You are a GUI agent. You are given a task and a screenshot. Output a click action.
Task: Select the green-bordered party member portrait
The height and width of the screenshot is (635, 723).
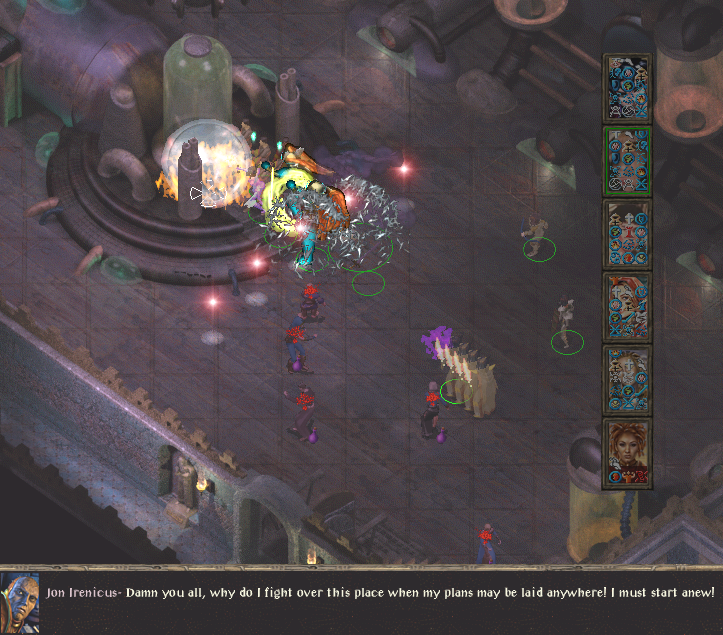[627, 160]
